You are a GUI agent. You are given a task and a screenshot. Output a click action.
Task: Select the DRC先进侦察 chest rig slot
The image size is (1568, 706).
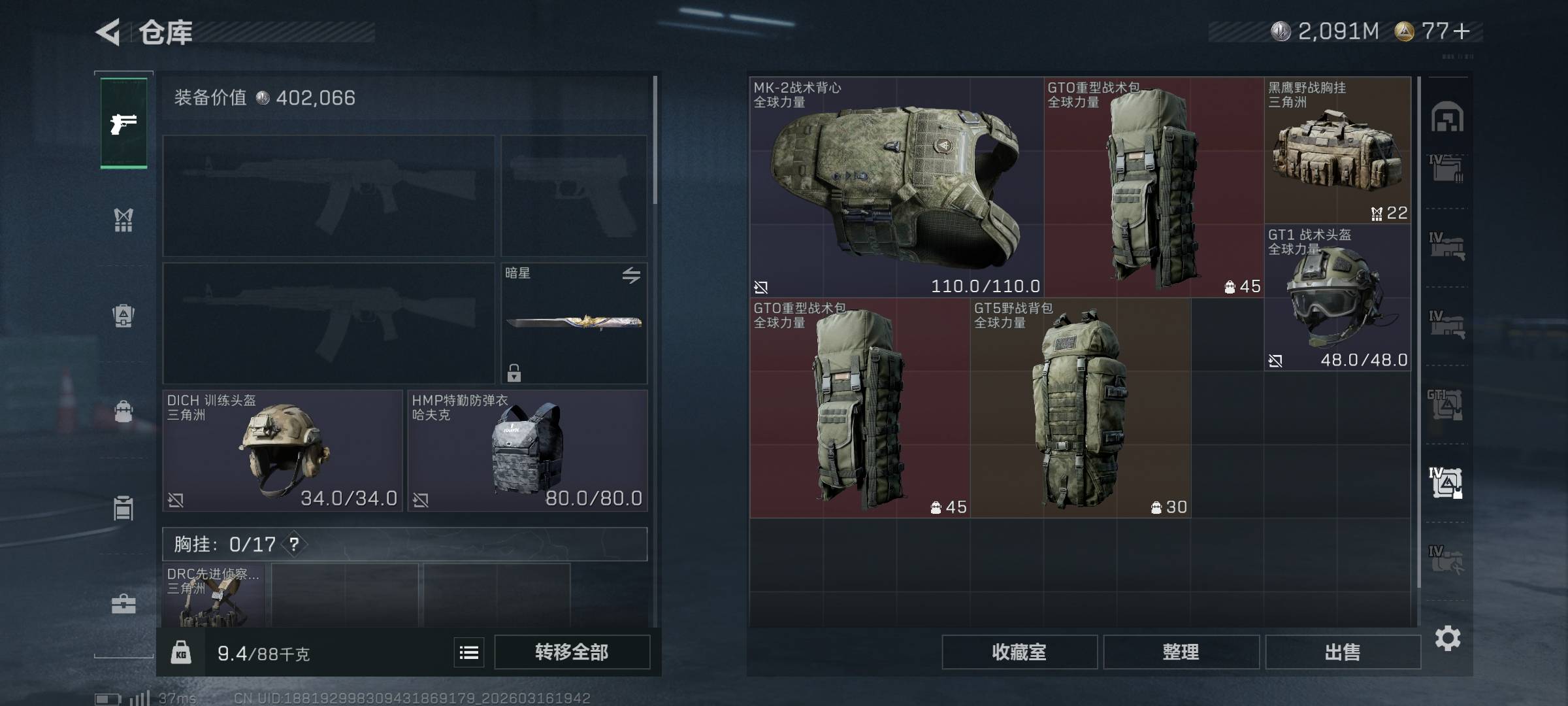coord(214,596)
